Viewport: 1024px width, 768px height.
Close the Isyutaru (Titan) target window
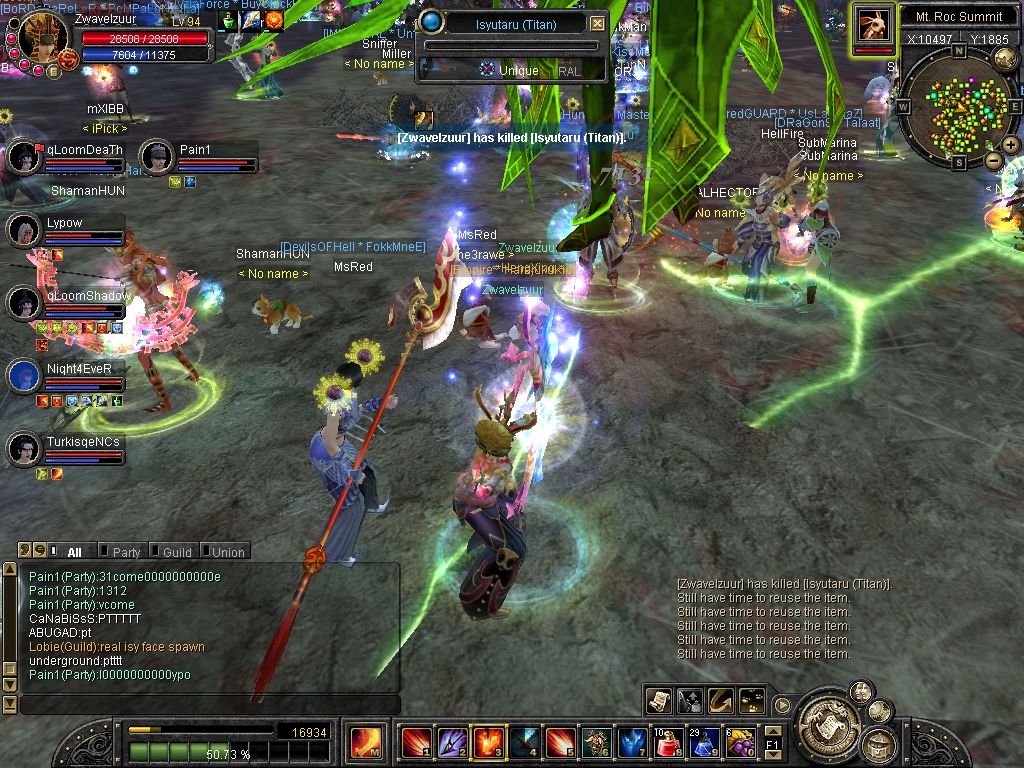[x=597, y=23]
